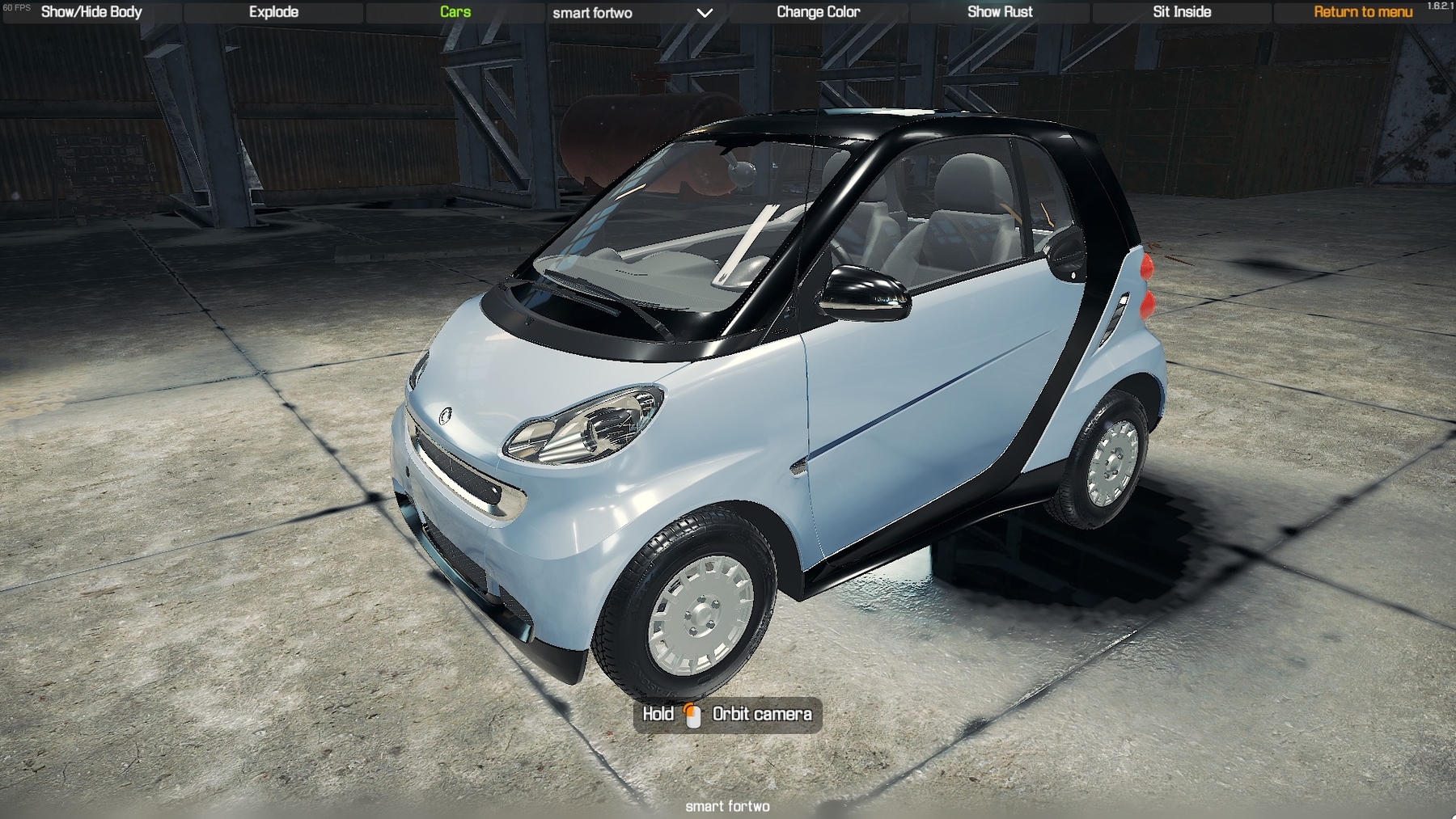Choose Change Color for the car
This screenshot has height=819, width=1456.
tap(818, 12)
